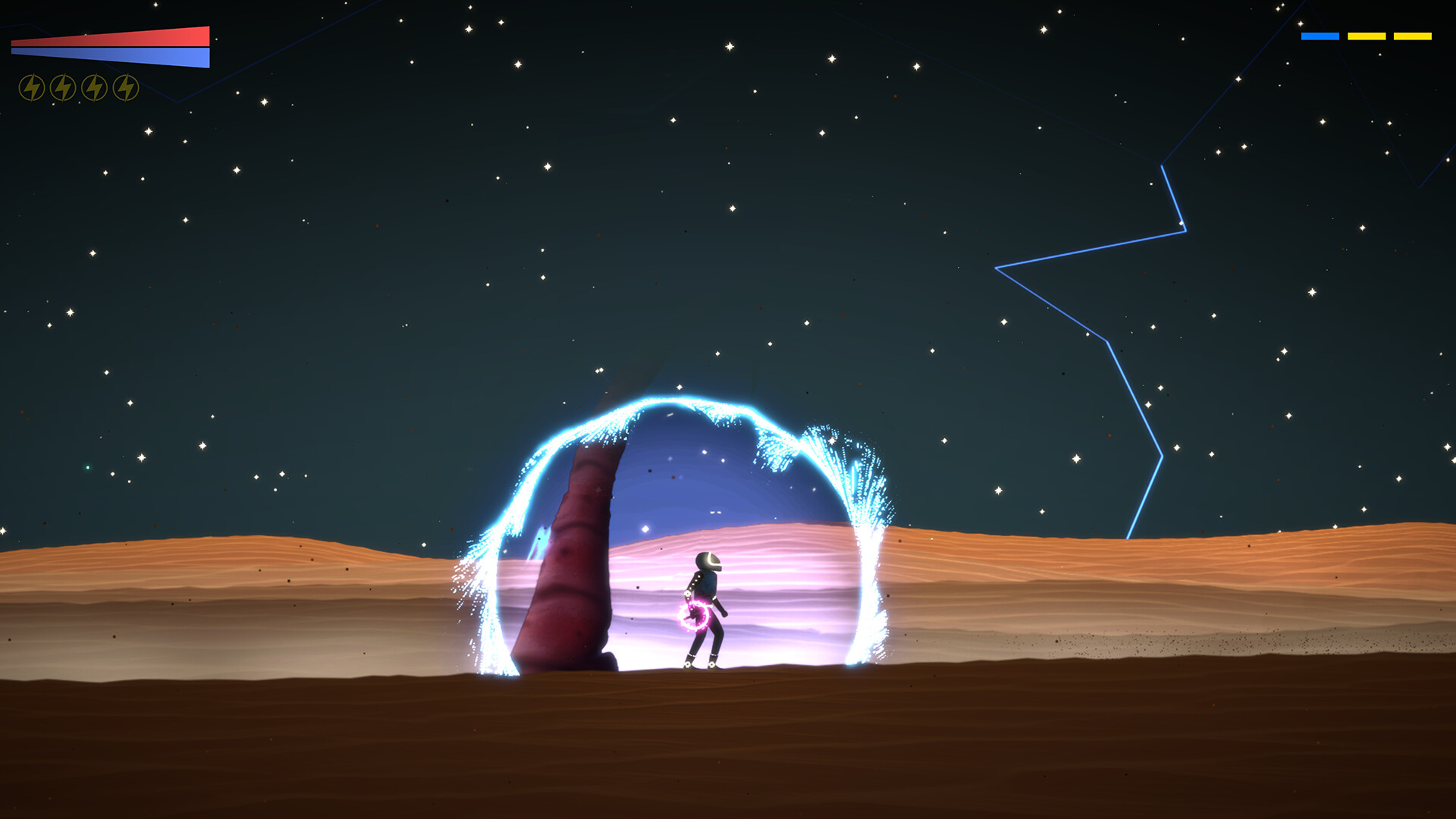Click the fourth lightning bolt charge icon

[x=127, y=86]
